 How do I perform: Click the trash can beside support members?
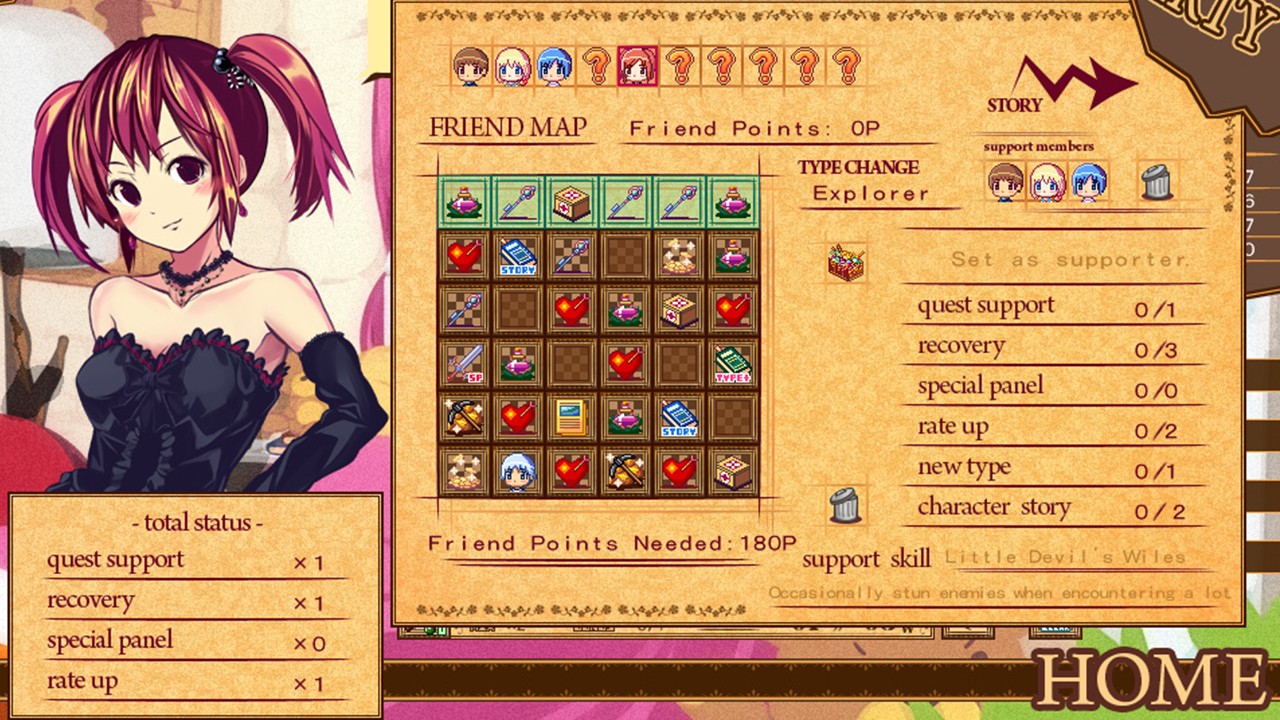pyautogui.click(x=1155, y=182)
